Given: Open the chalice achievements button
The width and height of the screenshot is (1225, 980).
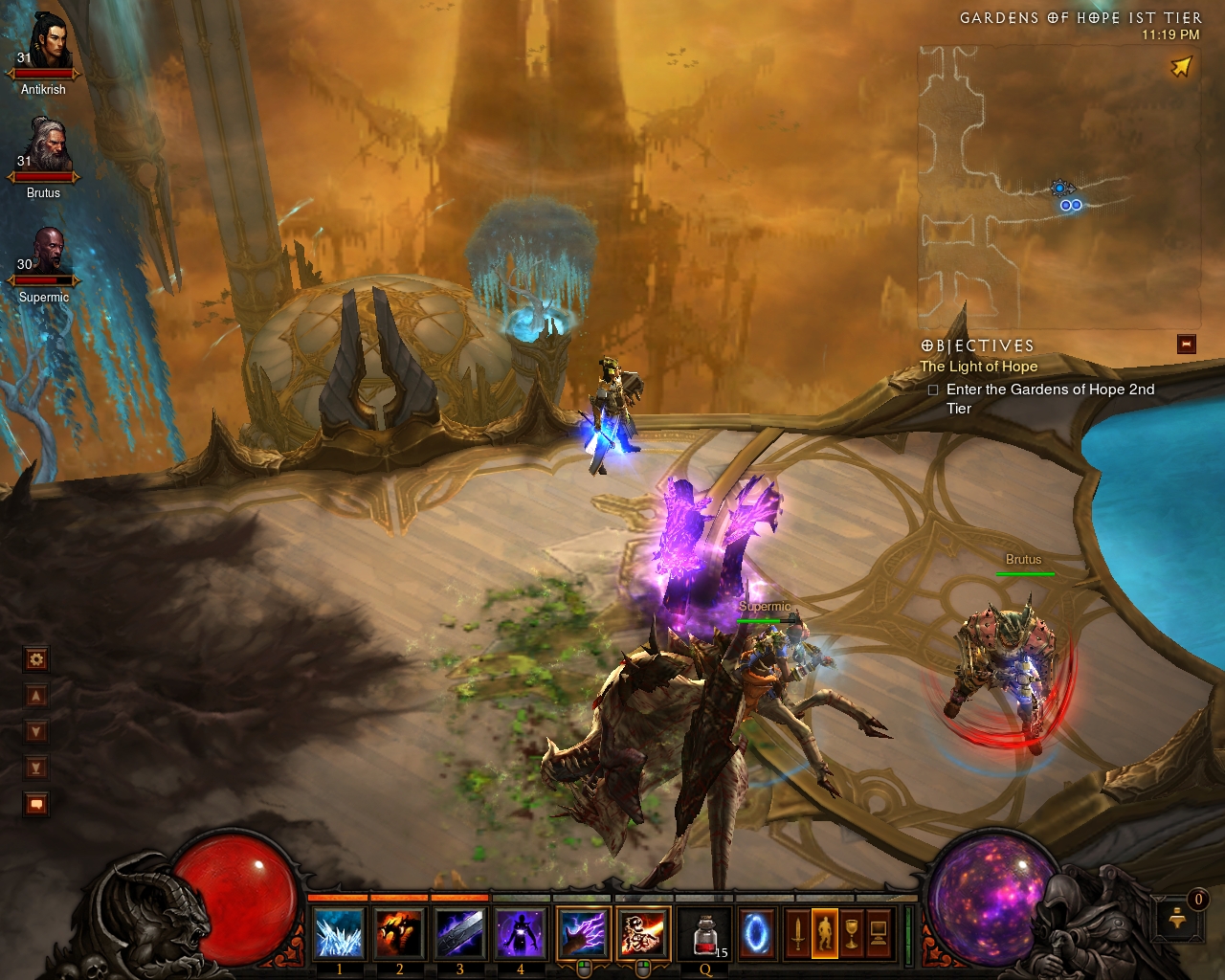Looking at the screenshot, I should pos(851,933).
